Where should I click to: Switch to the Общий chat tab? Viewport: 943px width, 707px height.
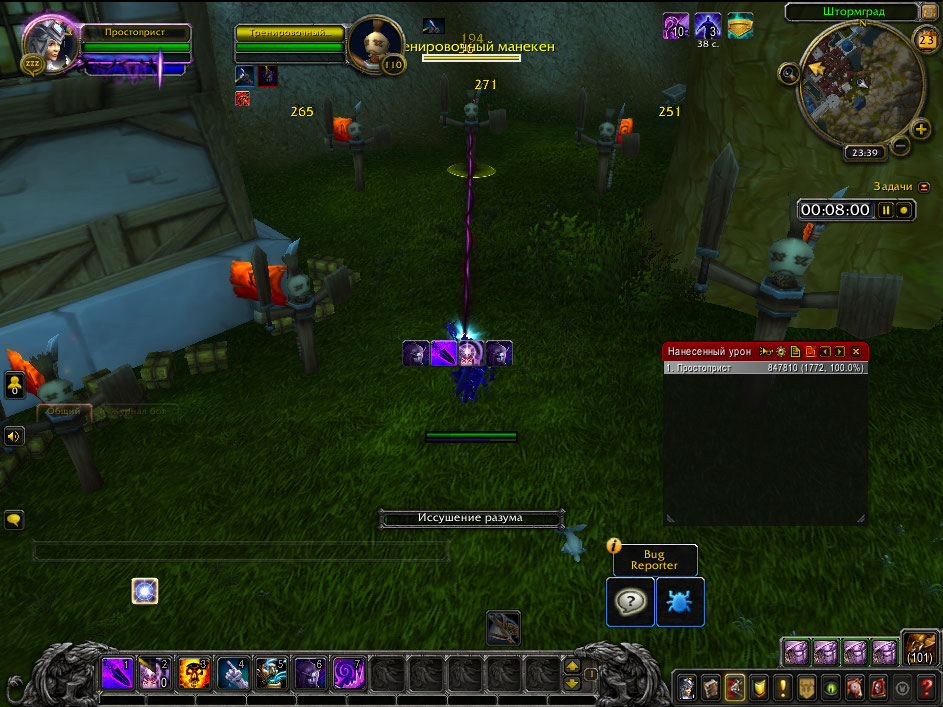click(63, 411)
